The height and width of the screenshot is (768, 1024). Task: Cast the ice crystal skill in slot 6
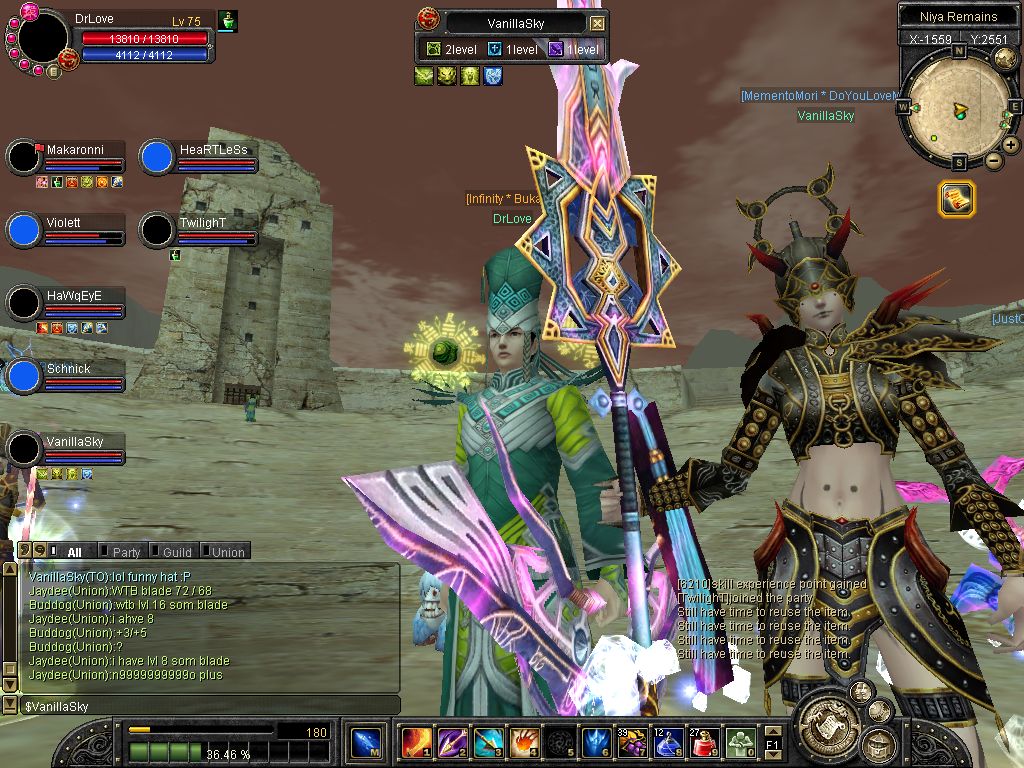point(596,743)
